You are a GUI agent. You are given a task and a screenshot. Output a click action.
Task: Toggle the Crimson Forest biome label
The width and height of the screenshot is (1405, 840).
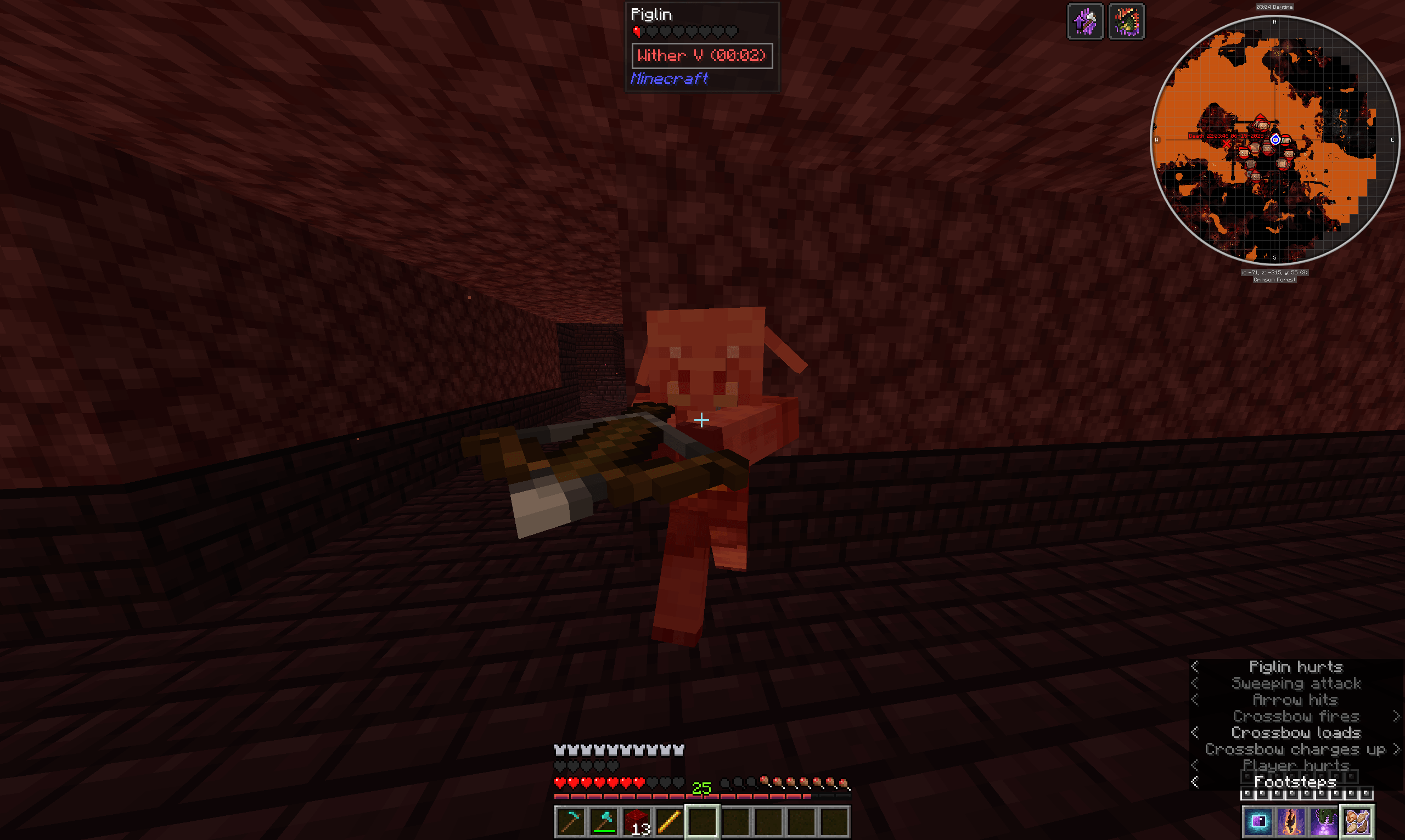[x=1275, y=279]
